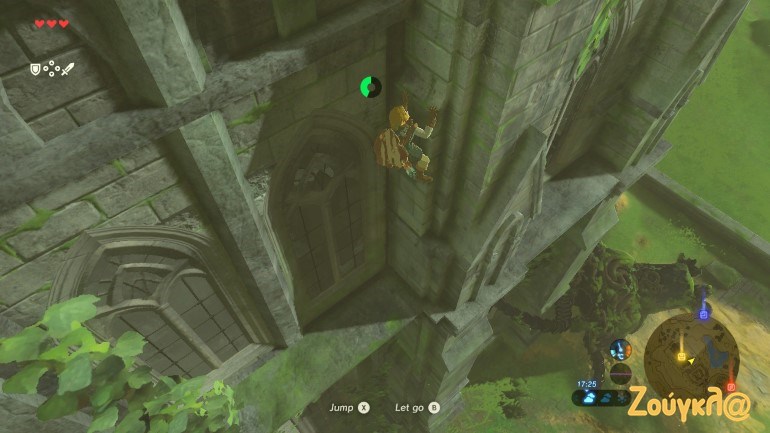Select the yellow objective marker on minimap

point(682,355)
